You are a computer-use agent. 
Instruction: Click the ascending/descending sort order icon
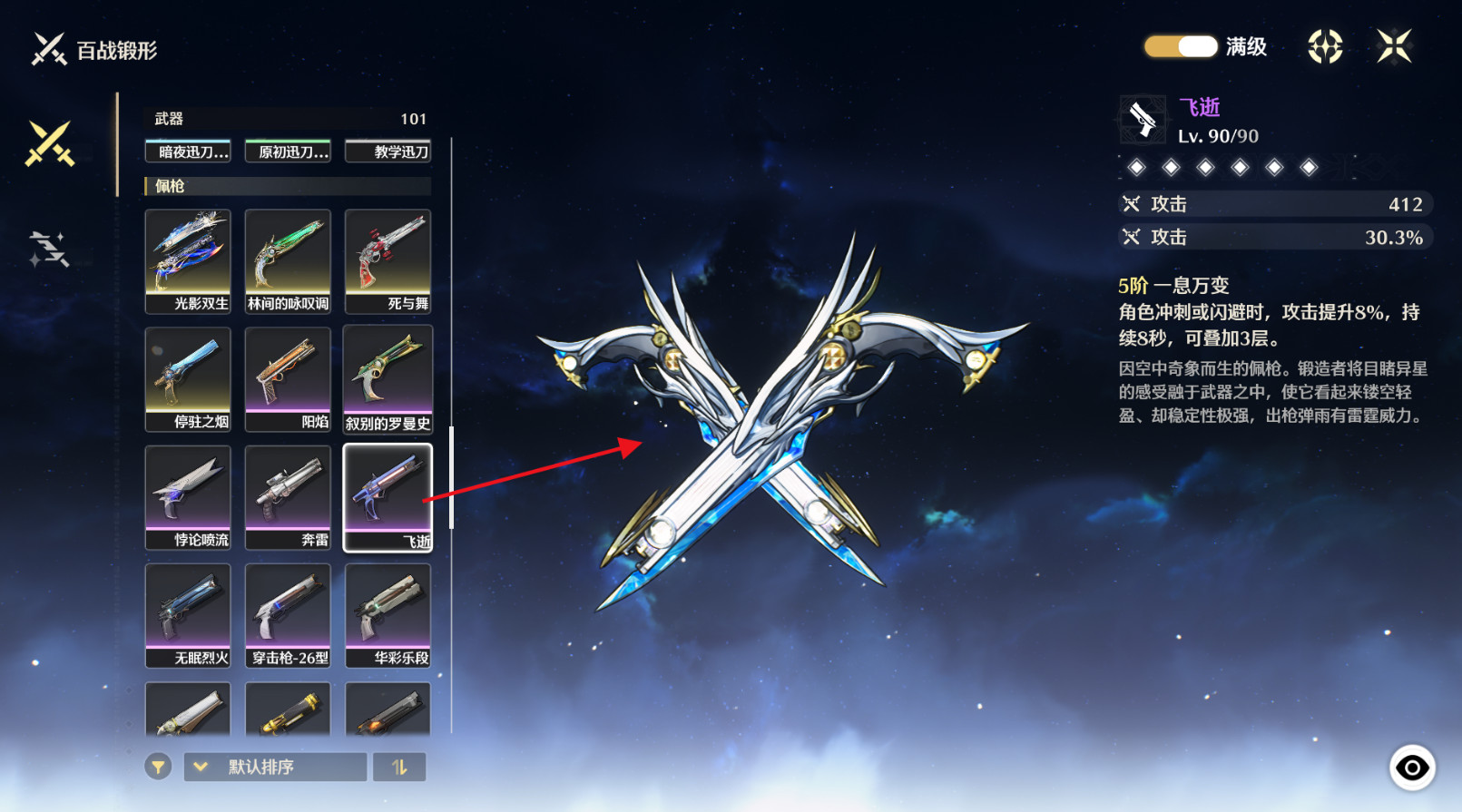[x=399, y=767]
